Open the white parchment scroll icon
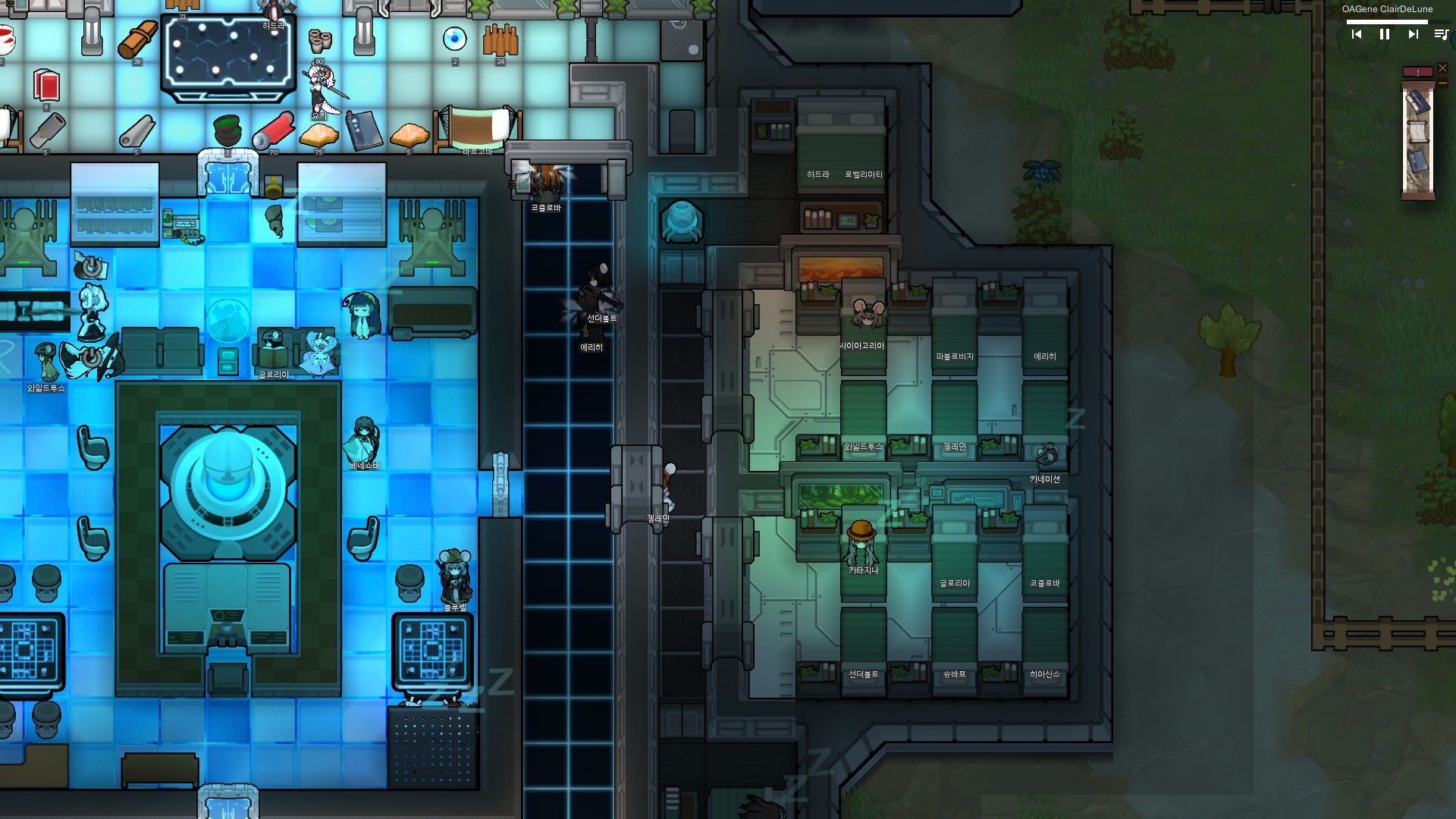Viewport: 1456px width, 819px height. (1417, 132)
